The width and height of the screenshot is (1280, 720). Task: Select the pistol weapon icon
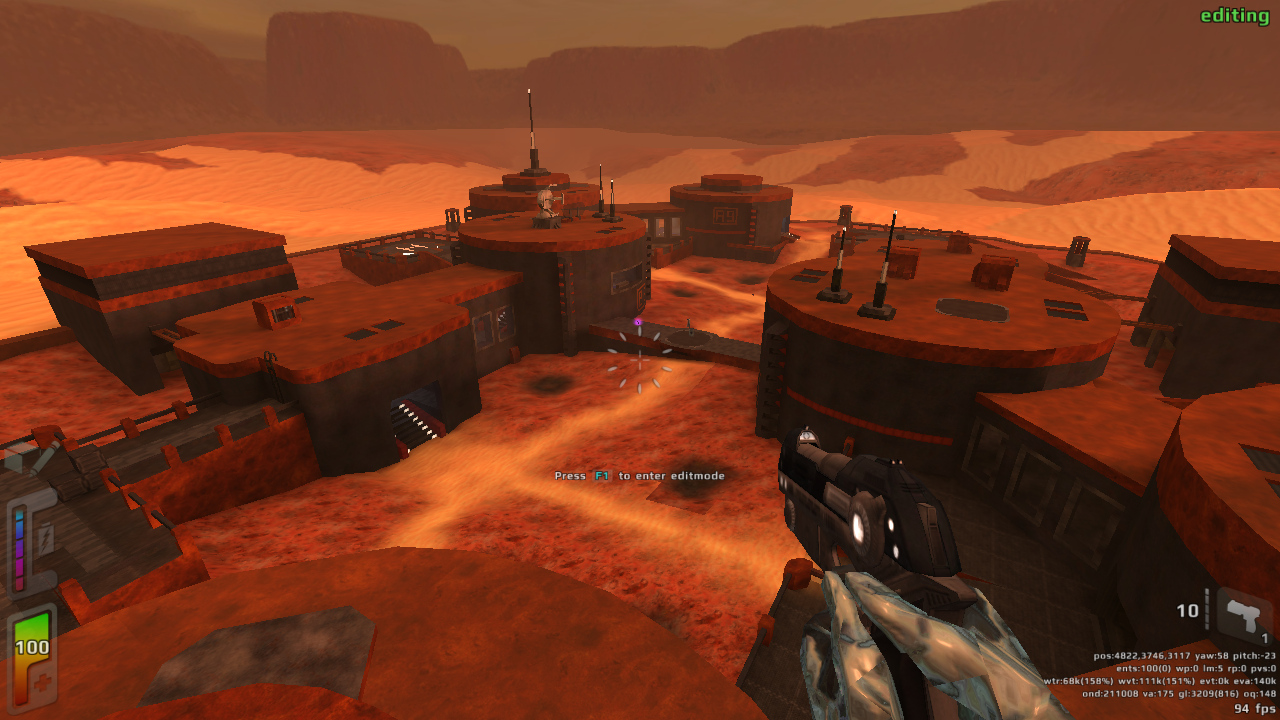(1243, 614)
